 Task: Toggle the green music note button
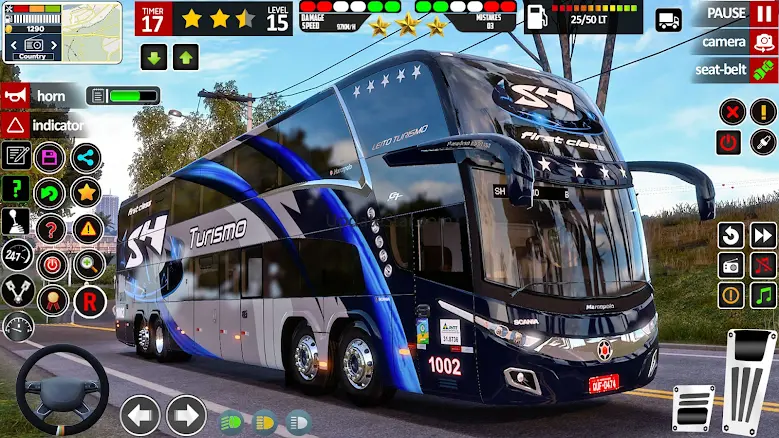762,296
